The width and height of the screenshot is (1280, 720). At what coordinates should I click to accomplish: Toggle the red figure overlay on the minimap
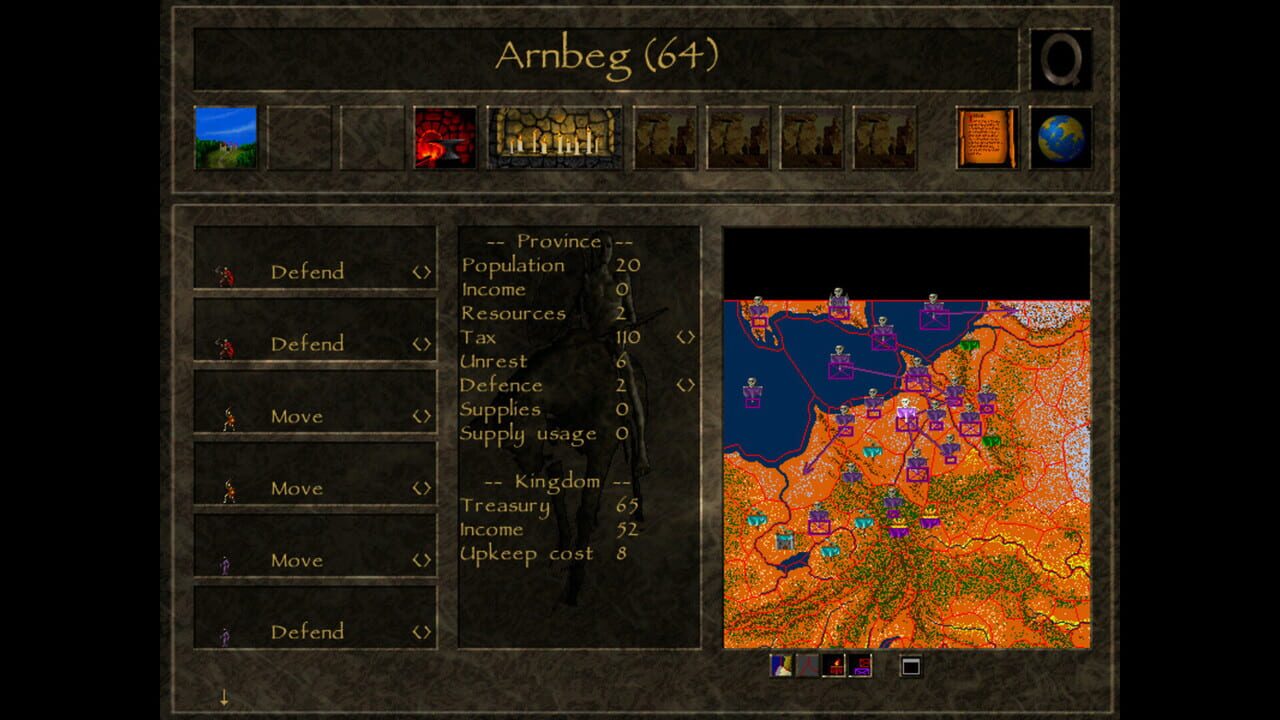[808, 665]
